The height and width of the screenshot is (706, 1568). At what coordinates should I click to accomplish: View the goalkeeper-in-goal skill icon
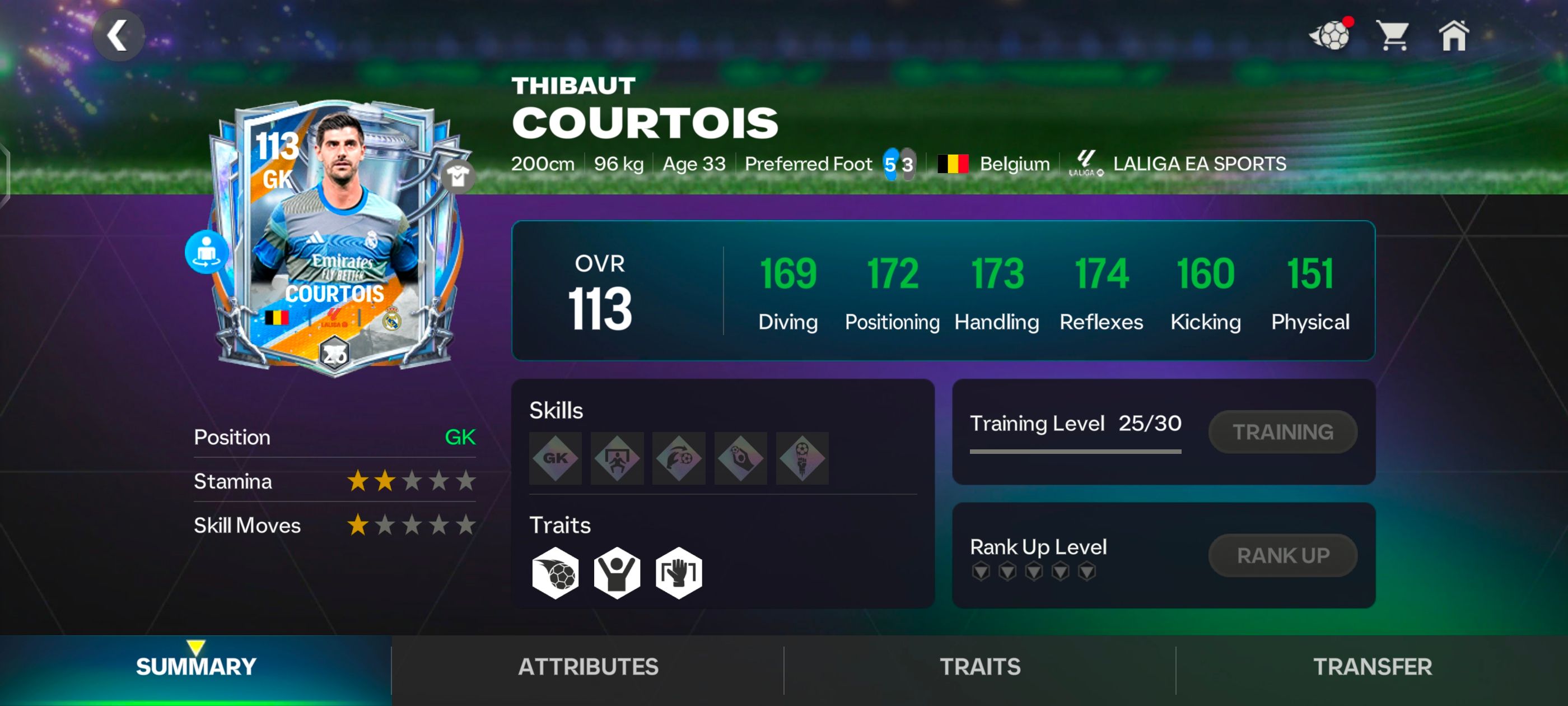coord(617,458)
